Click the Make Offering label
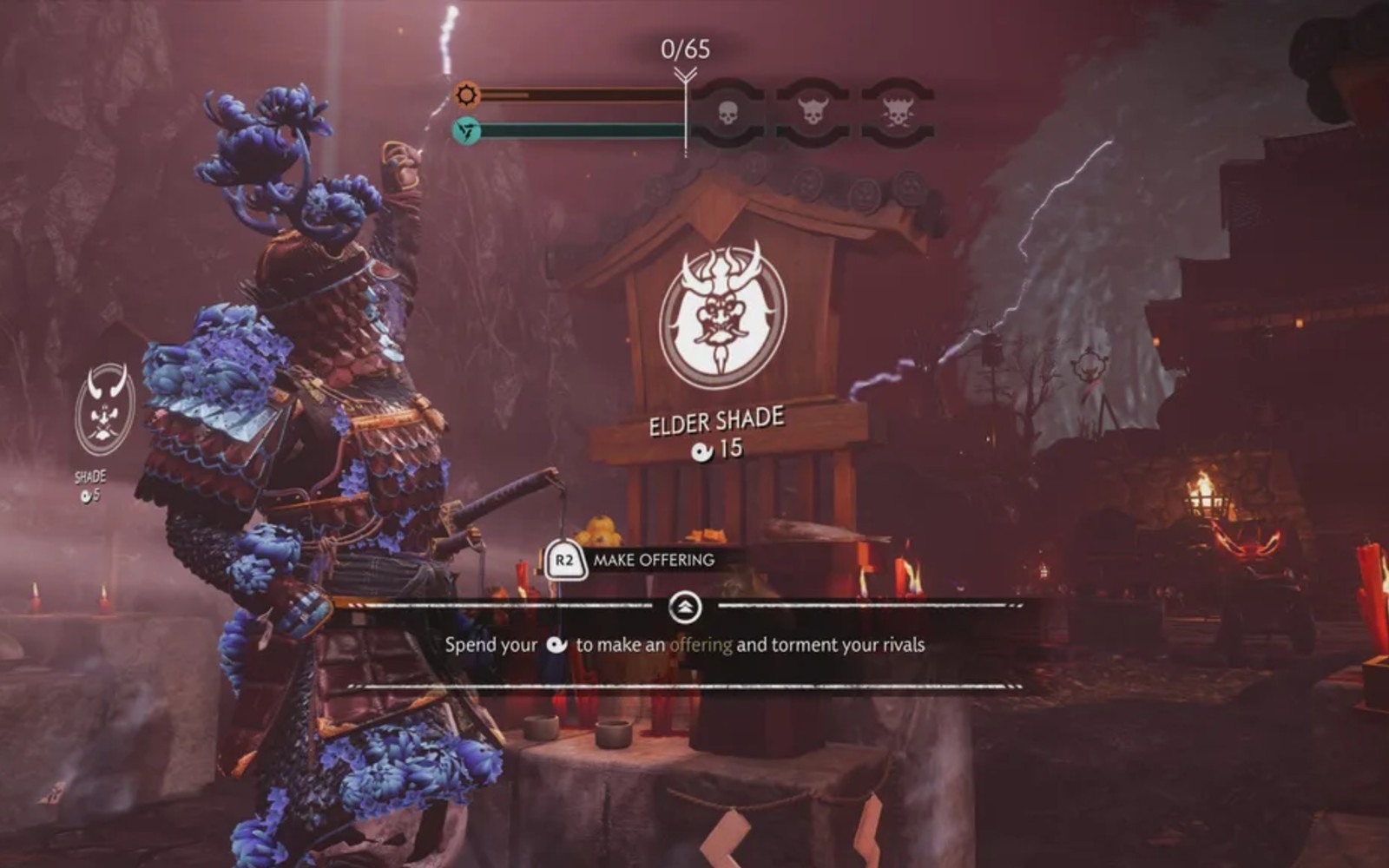This screenshot has height=868, width=1389. (654, 560)
